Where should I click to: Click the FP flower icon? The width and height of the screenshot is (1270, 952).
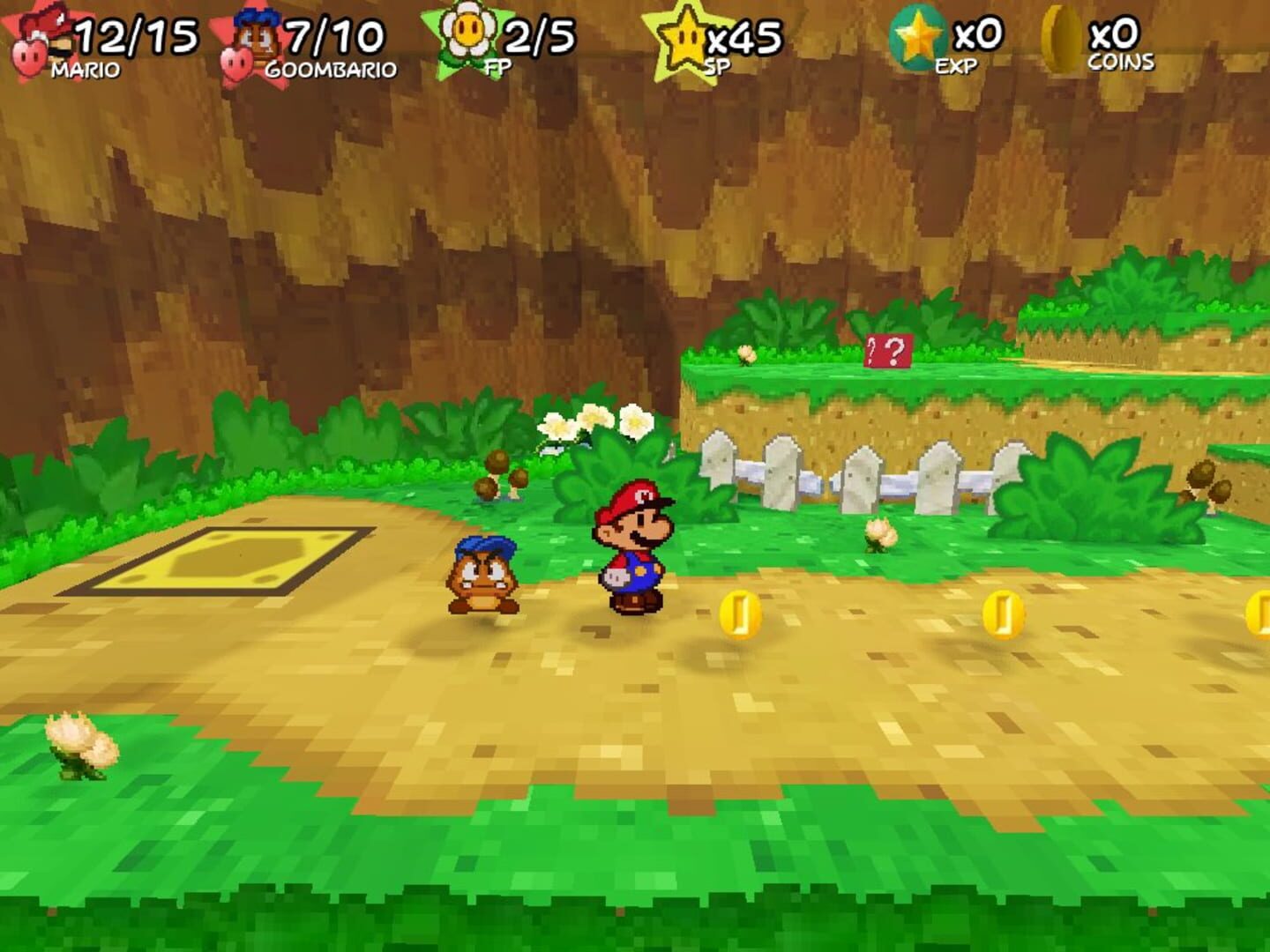click(469, 31)
